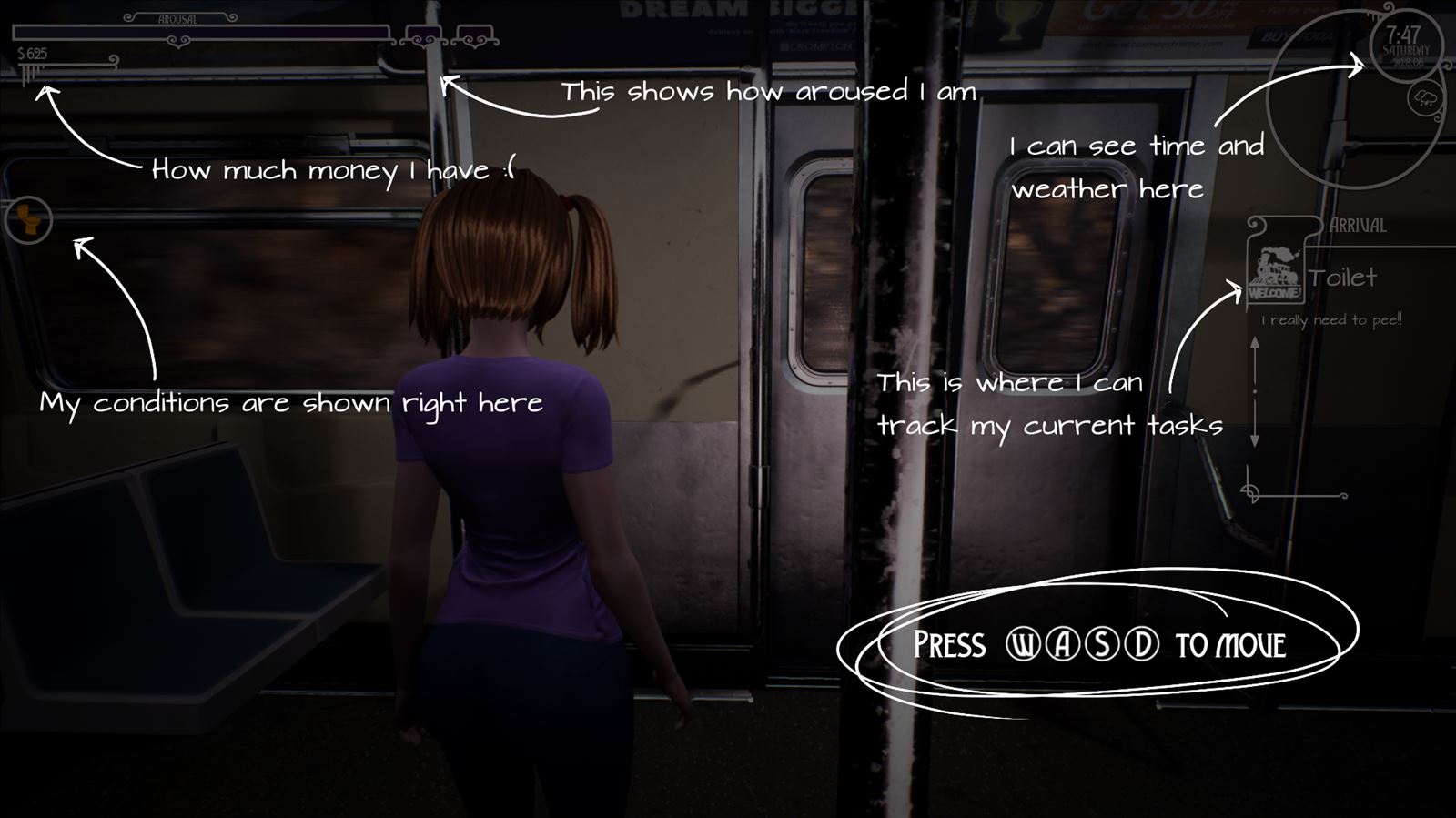Click the subtask 'I really need to pee!!'

1331,320
